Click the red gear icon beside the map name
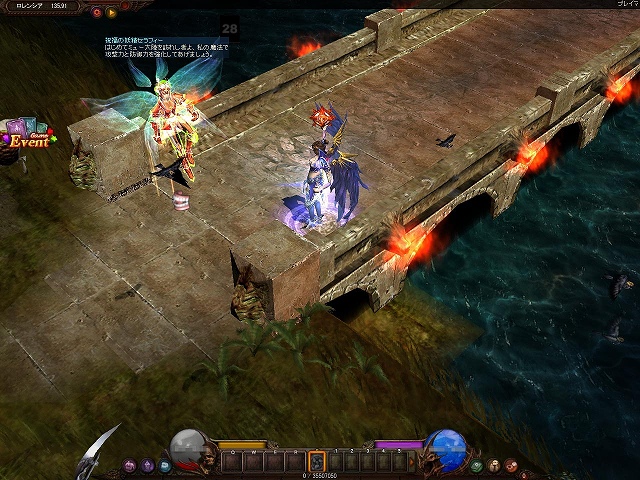 (96, 13)
